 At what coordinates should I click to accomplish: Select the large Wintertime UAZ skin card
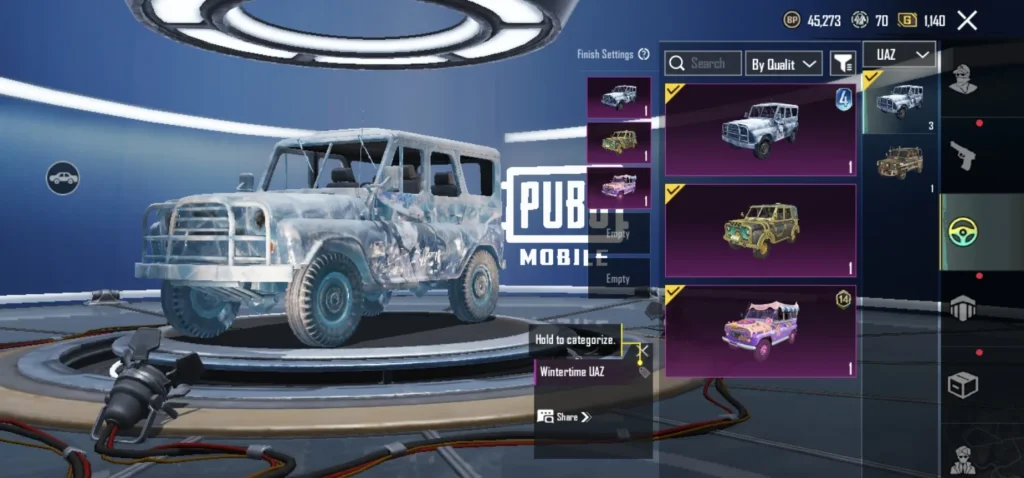(760, 129)
